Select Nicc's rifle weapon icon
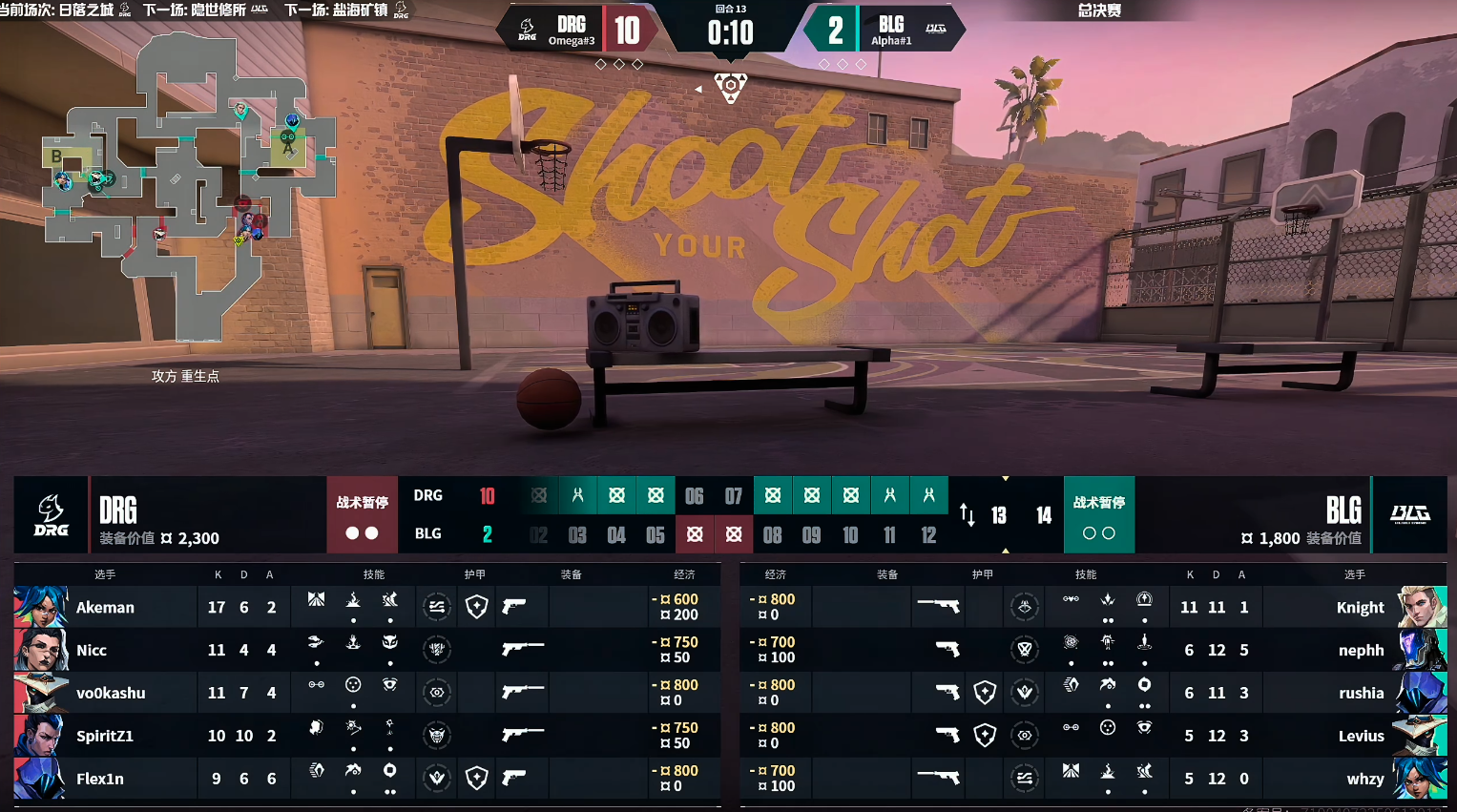The height and width of the screenshot is (812, 1457). [523, 650]
